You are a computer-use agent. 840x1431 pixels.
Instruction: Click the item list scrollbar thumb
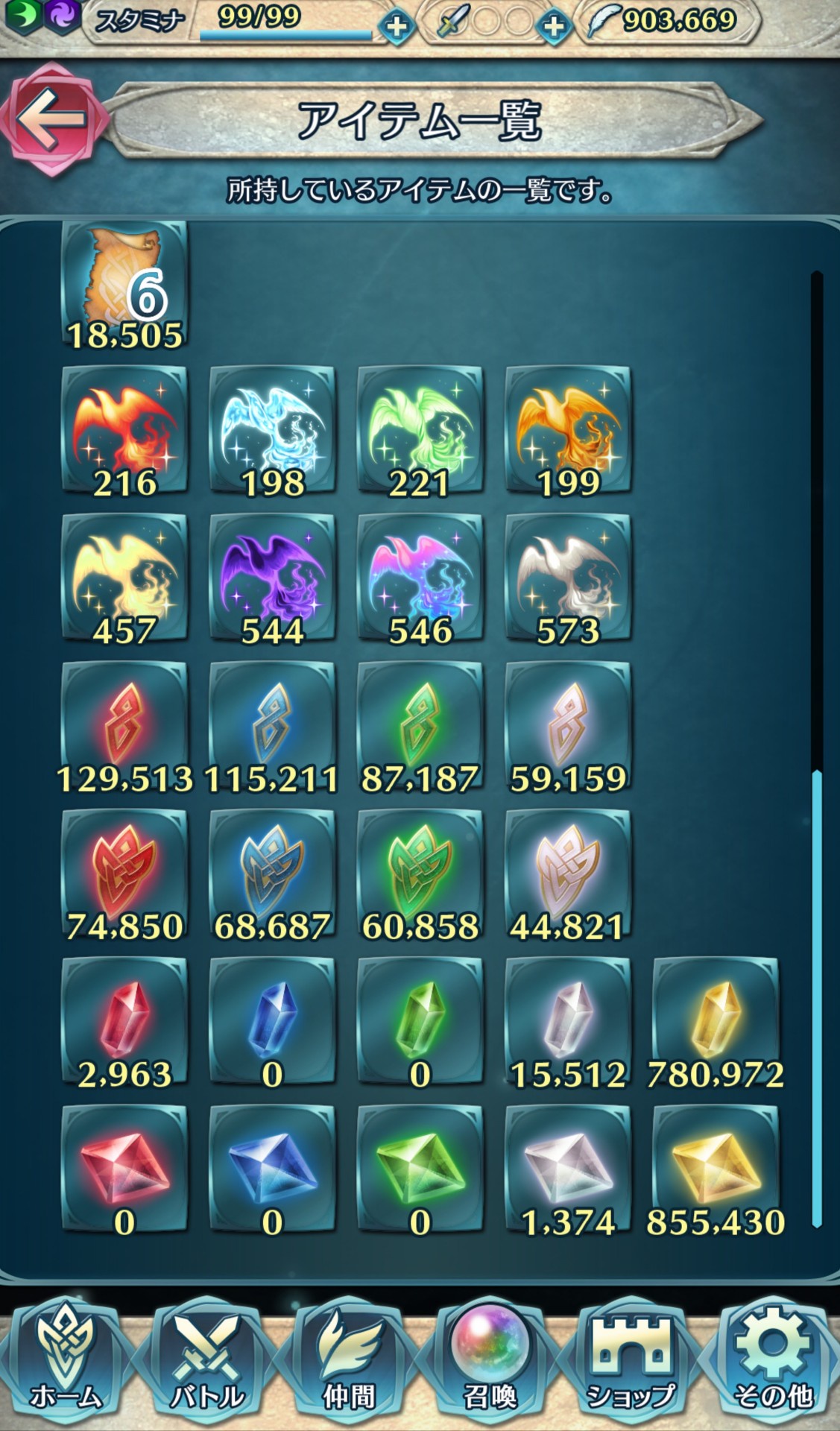[x=817, y=999]
